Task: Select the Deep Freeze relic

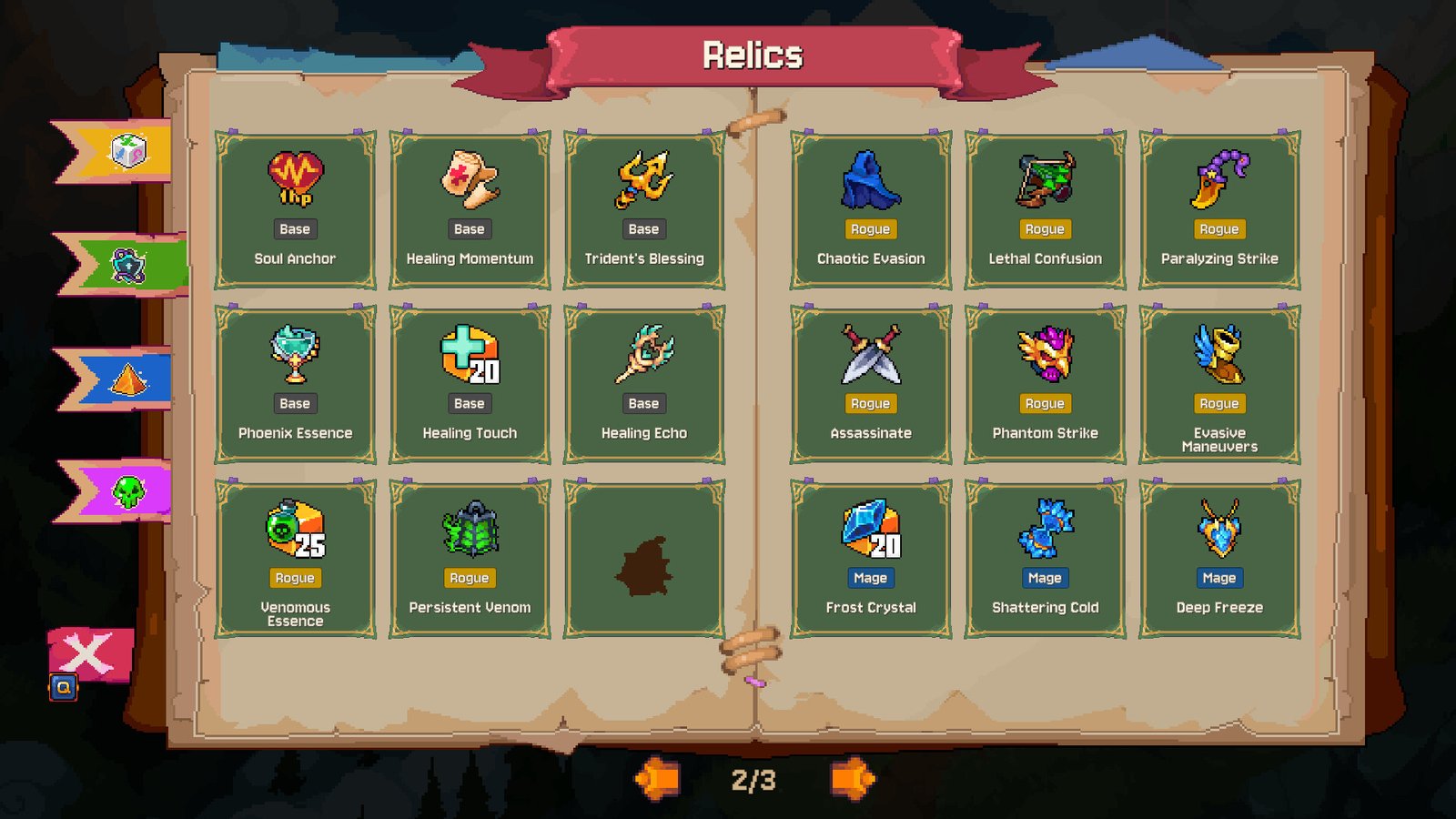Action: (1219, 560)
